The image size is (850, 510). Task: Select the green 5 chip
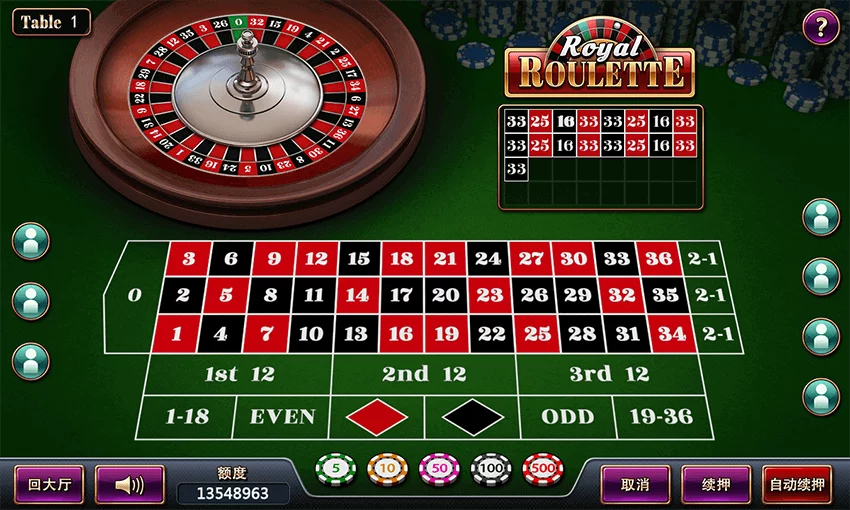pos(336,469)
